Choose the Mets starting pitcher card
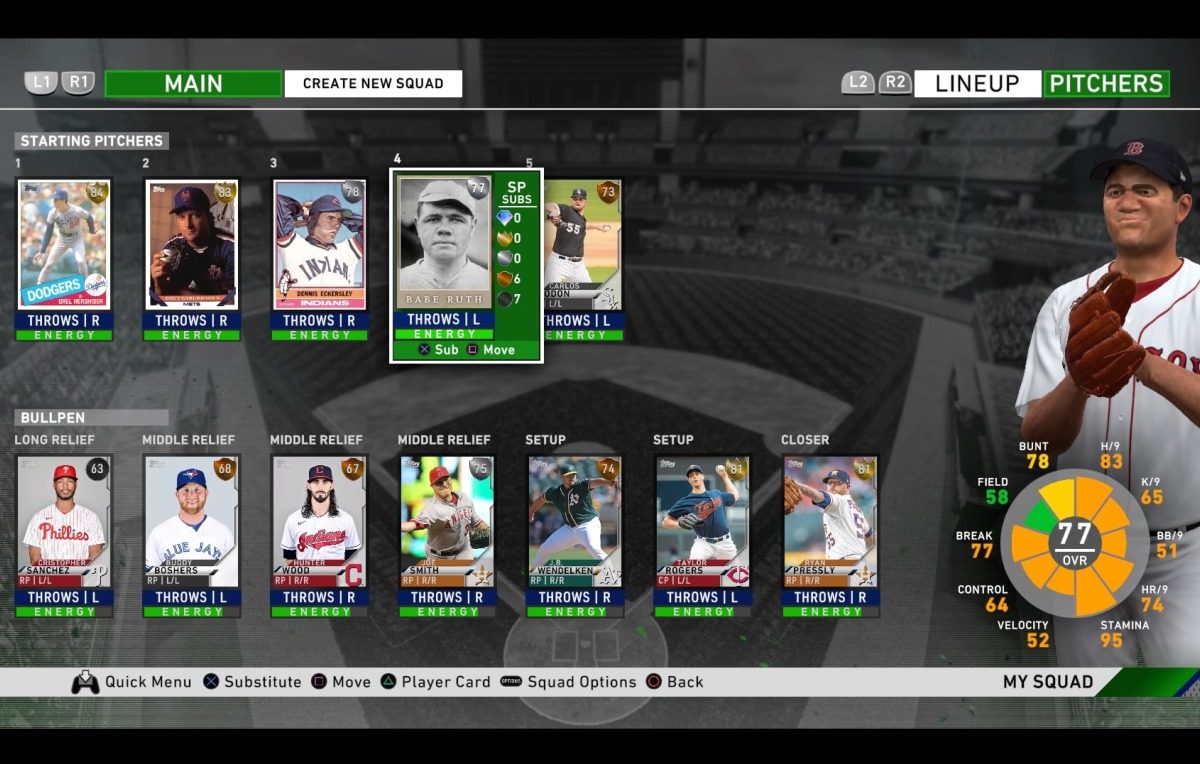This screenshot has width=1200, height=764. coord(192,246)
